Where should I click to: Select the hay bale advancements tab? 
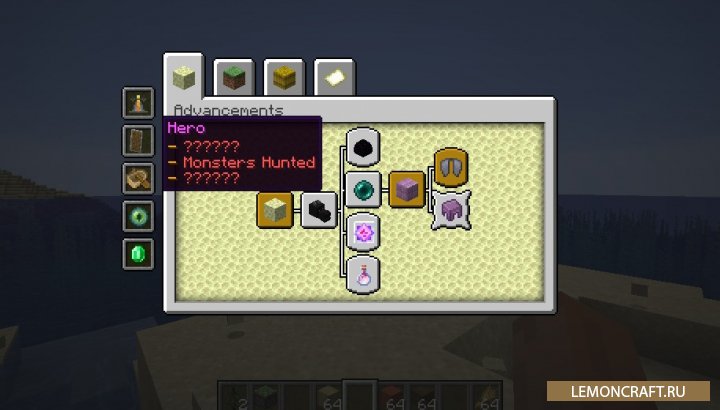pyautogui.click(x=284, y=76)
